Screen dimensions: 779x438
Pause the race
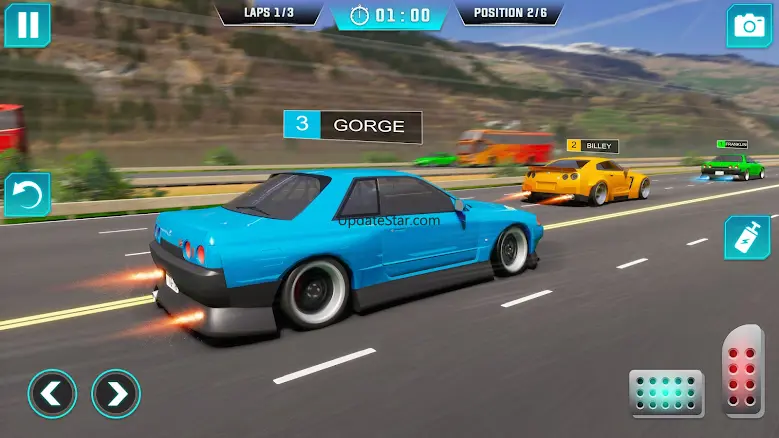point(27,25)
